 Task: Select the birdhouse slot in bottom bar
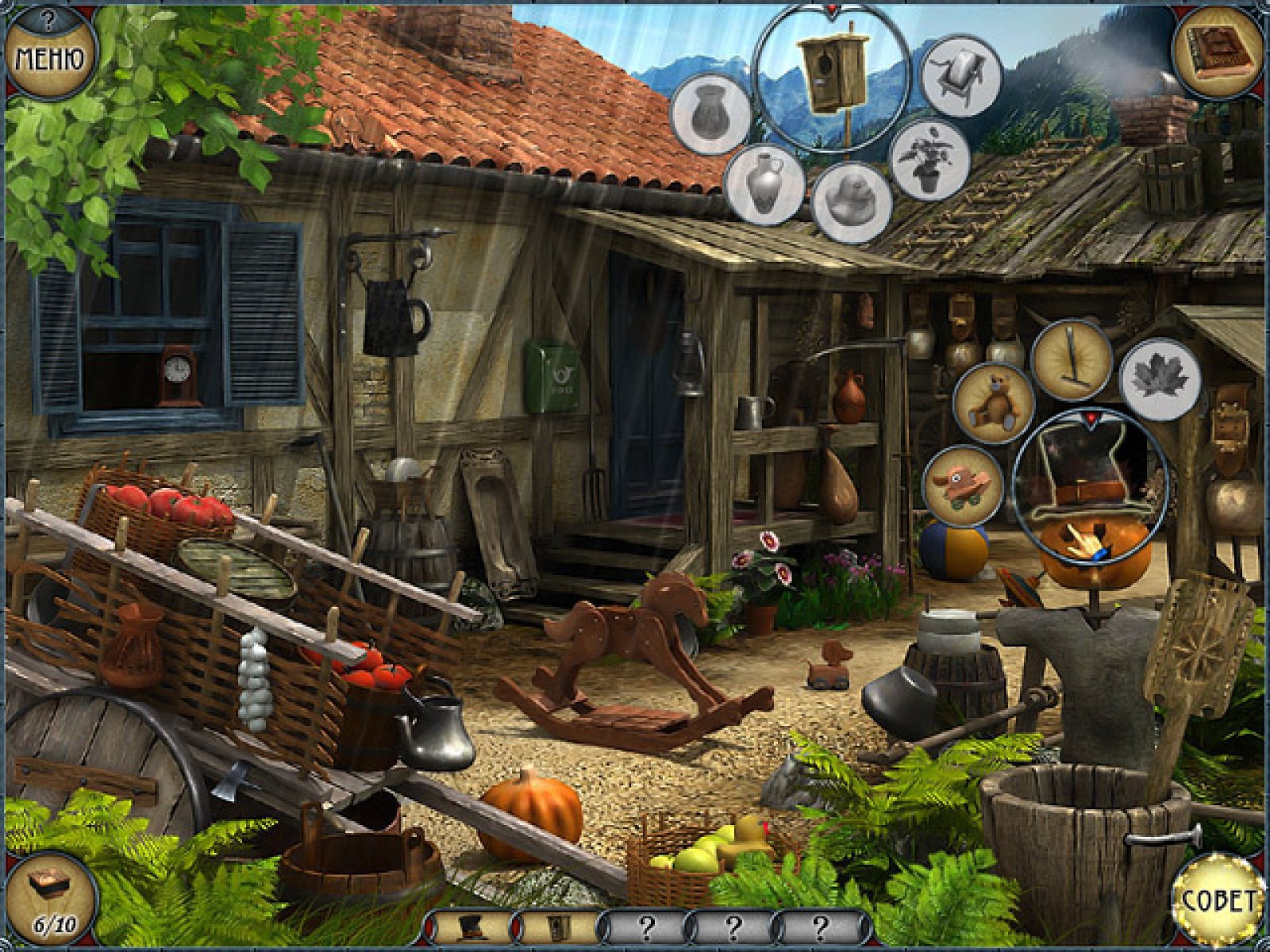pos(560,926)
